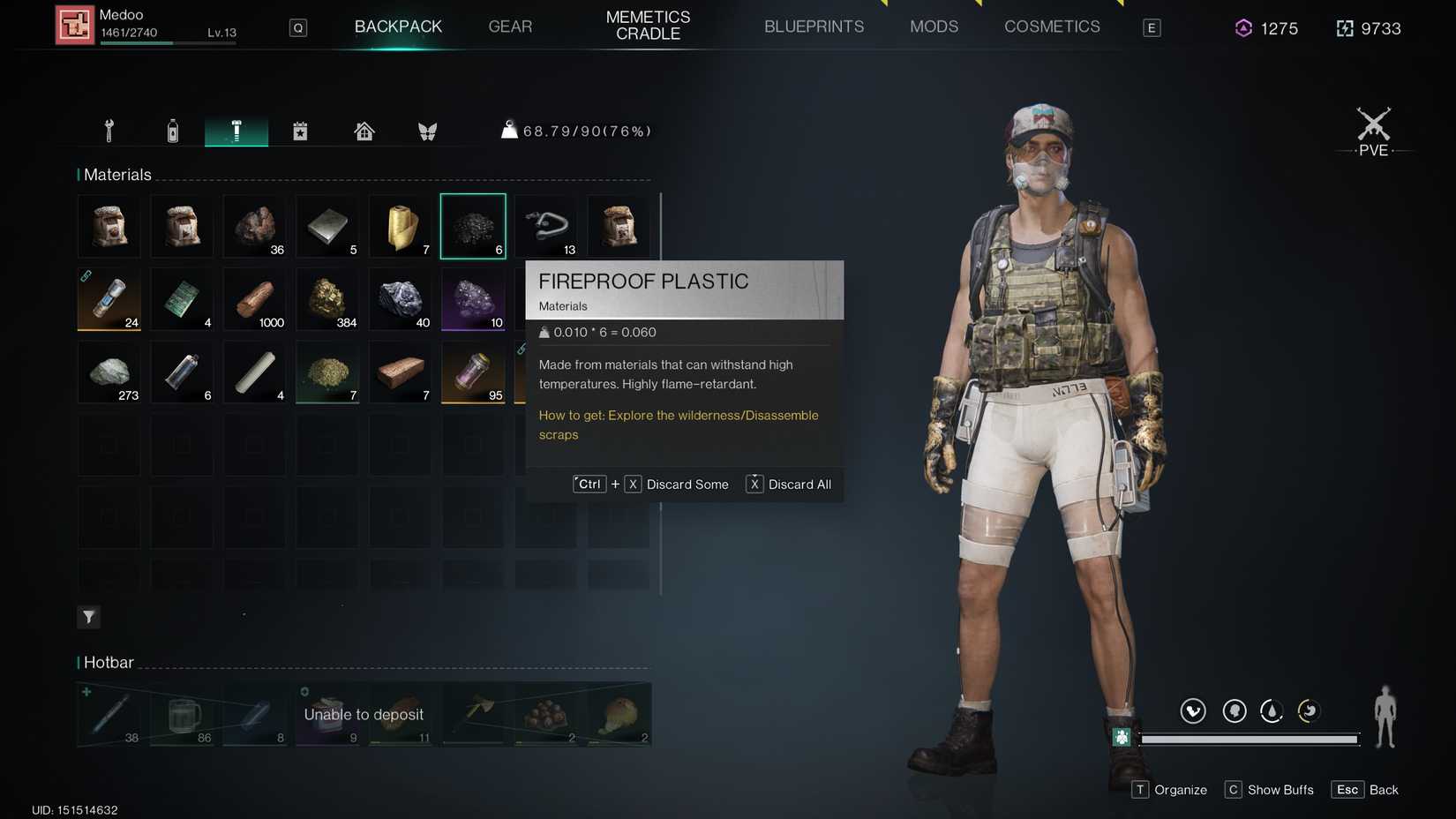Switch to the GEAR tab

pyautogui.click(x=510, y=26)
